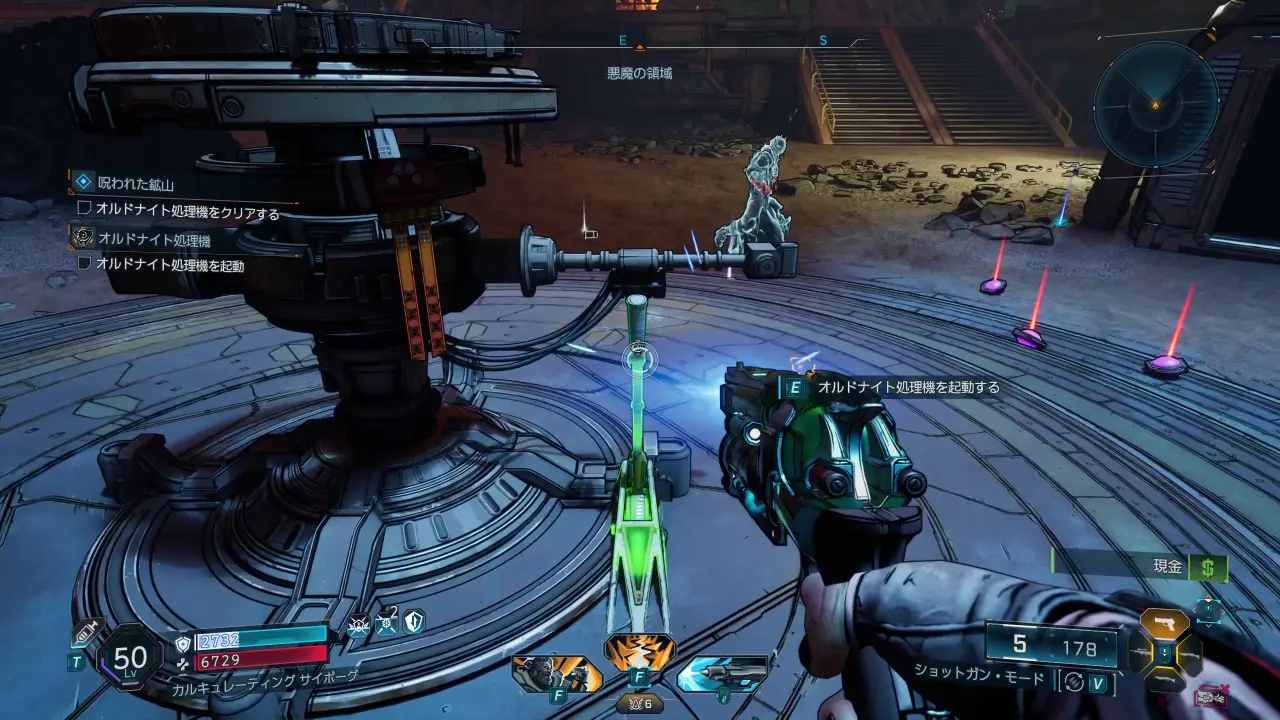Screen dimensions: 1280x720
Task: Trigger the orange burst ability icon
Action: (639, 652)
